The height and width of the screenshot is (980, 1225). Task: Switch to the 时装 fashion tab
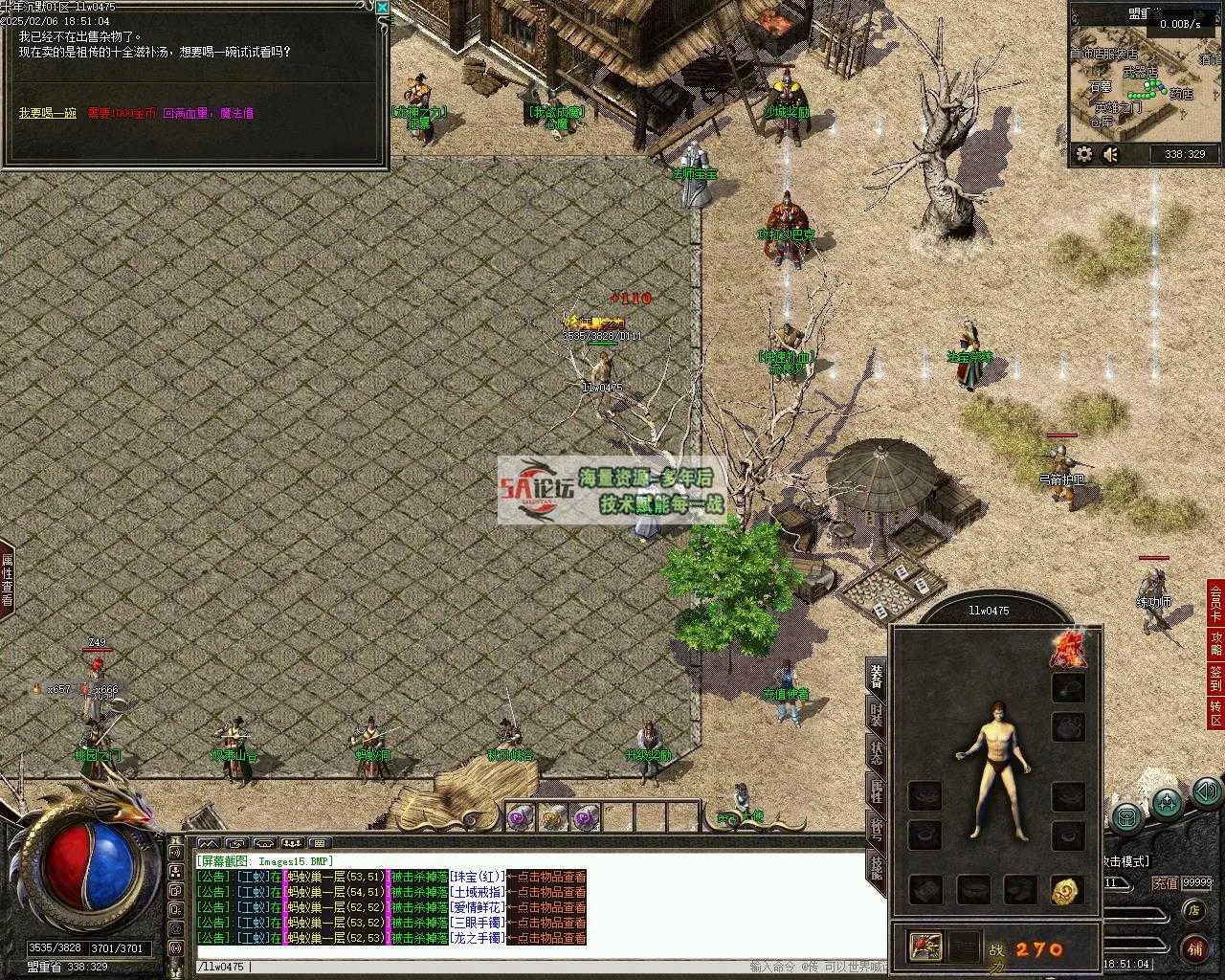click(876, 715)
